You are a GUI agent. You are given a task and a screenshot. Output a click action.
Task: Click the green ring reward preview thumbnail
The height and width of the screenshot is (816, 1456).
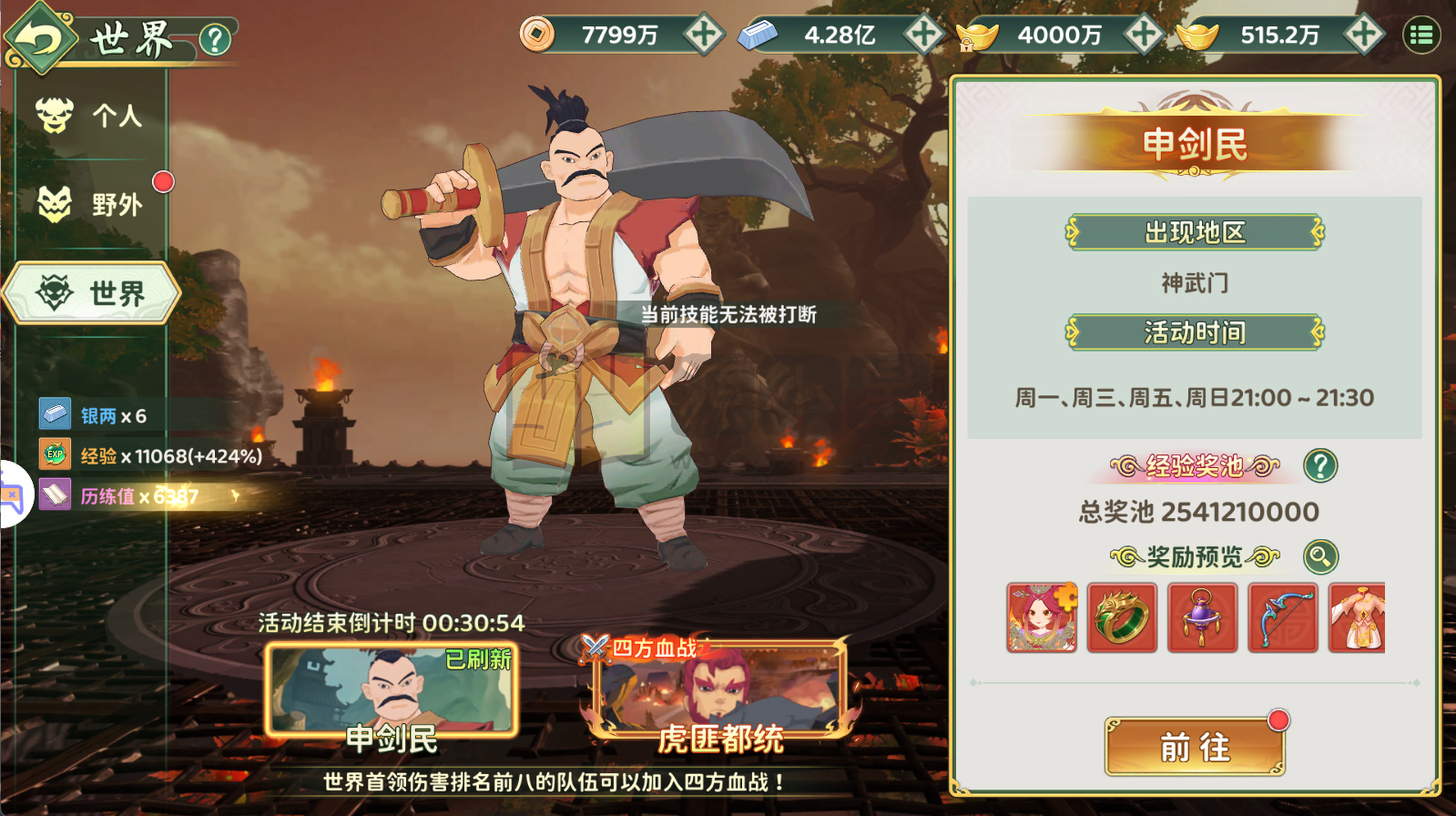[1121, 618]
